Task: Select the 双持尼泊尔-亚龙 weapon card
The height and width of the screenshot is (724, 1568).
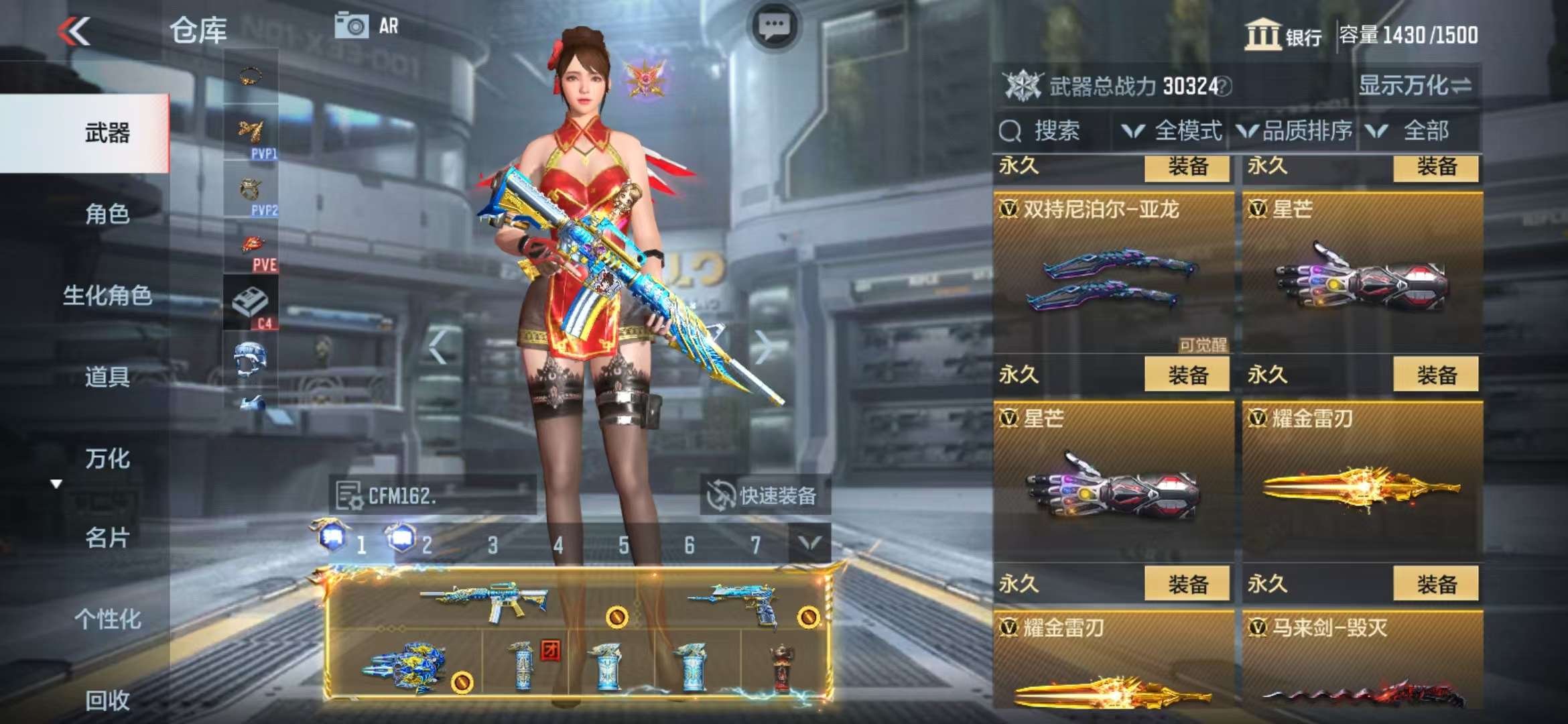Action: pyautogui.click(x=1113, y=275)
